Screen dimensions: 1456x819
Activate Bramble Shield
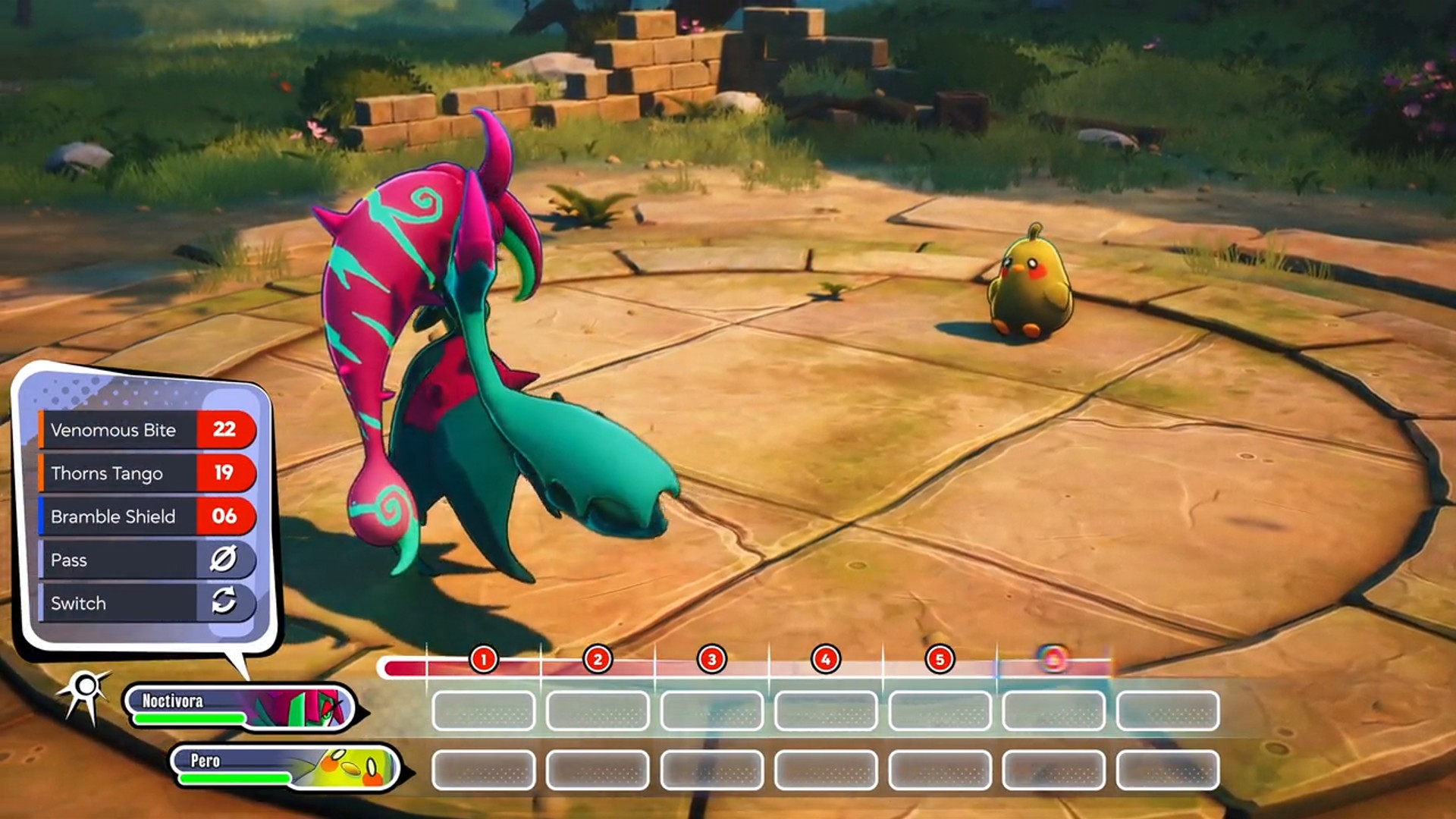pyautogui.click(x=114, y=516)
